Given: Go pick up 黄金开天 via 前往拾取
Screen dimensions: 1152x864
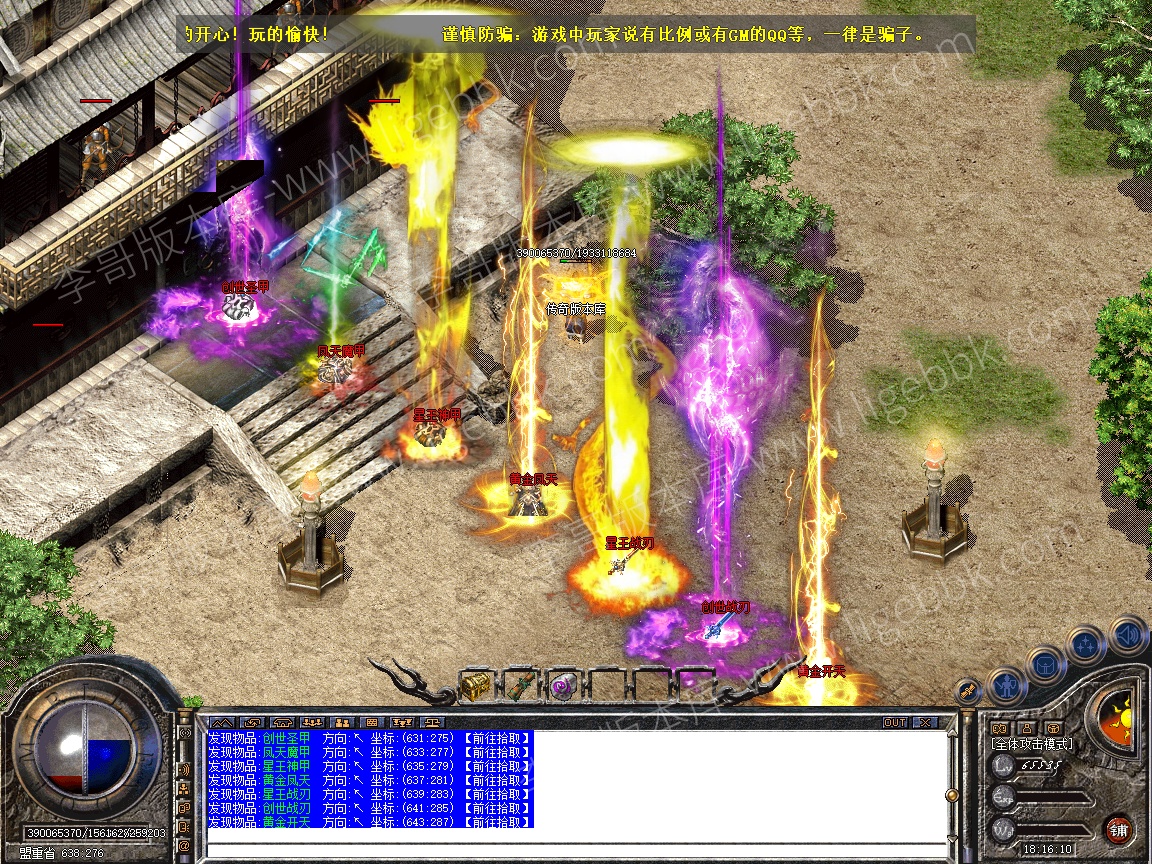Looking at the screenshot, I should pyautogui.click(x=497, y=822).
